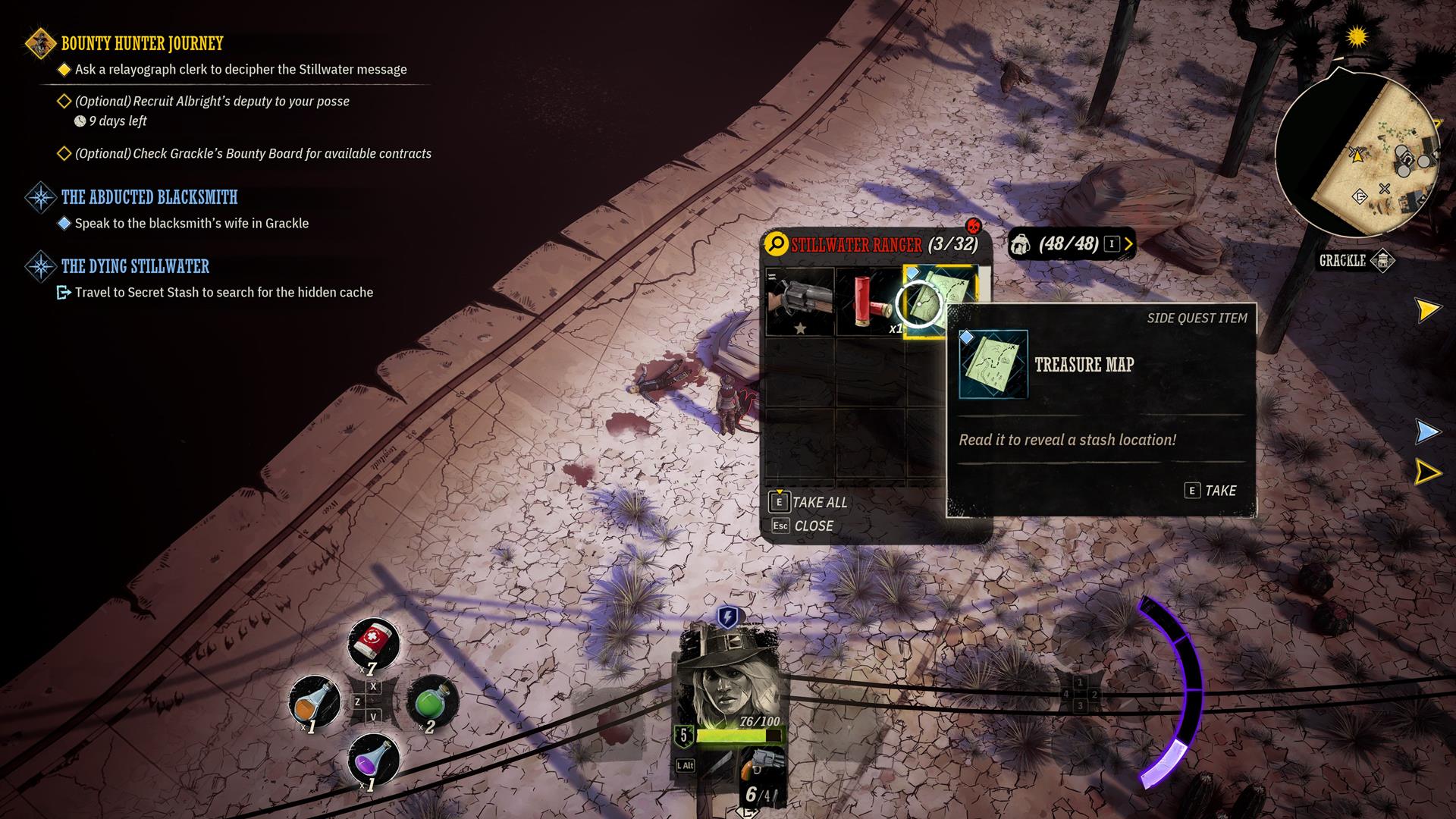Use the purple potion flask
Viewport: 1456px width, 819px height.
click(x=373, y=758)
